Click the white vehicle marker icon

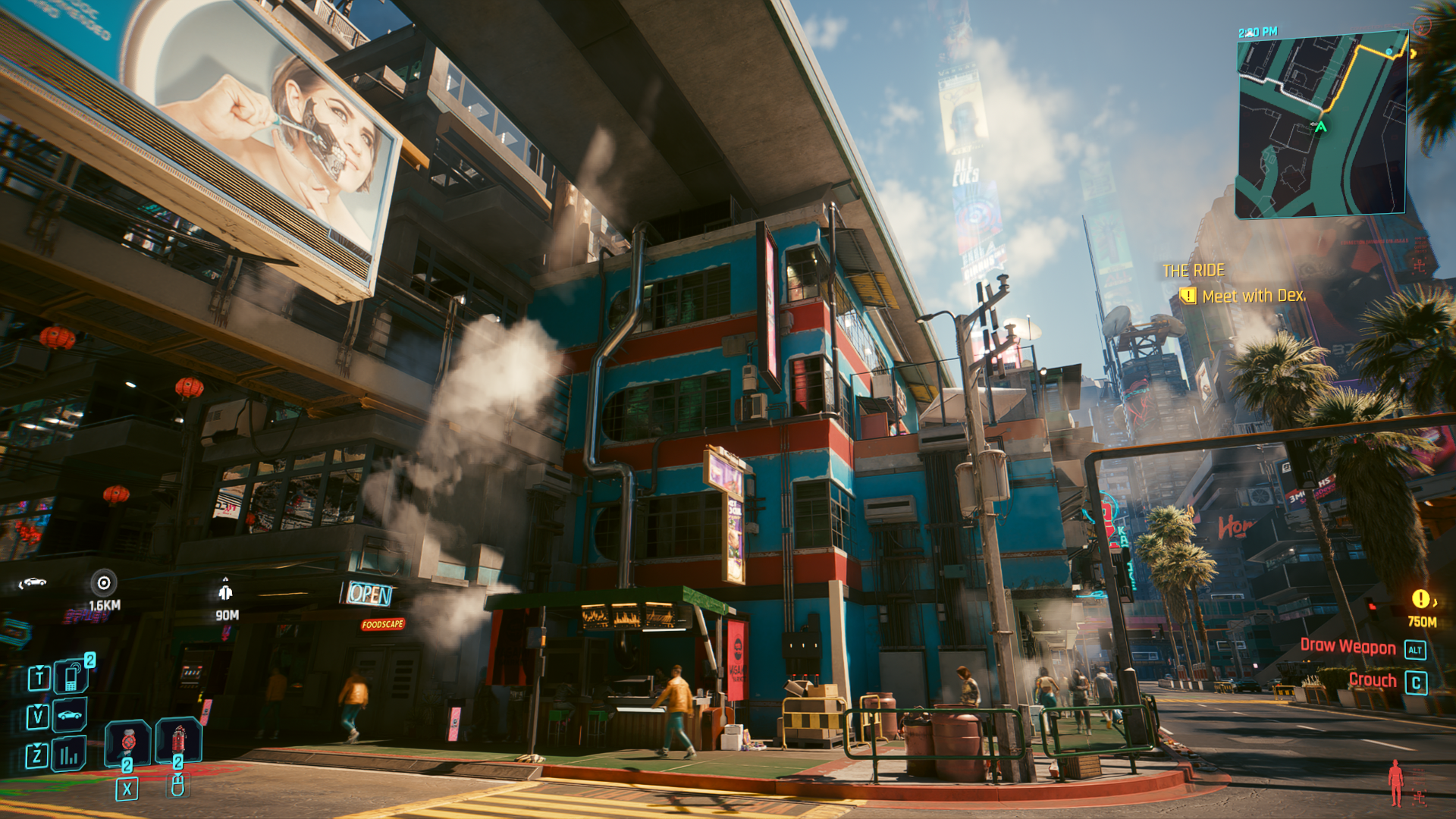click(x=33, y=582)
